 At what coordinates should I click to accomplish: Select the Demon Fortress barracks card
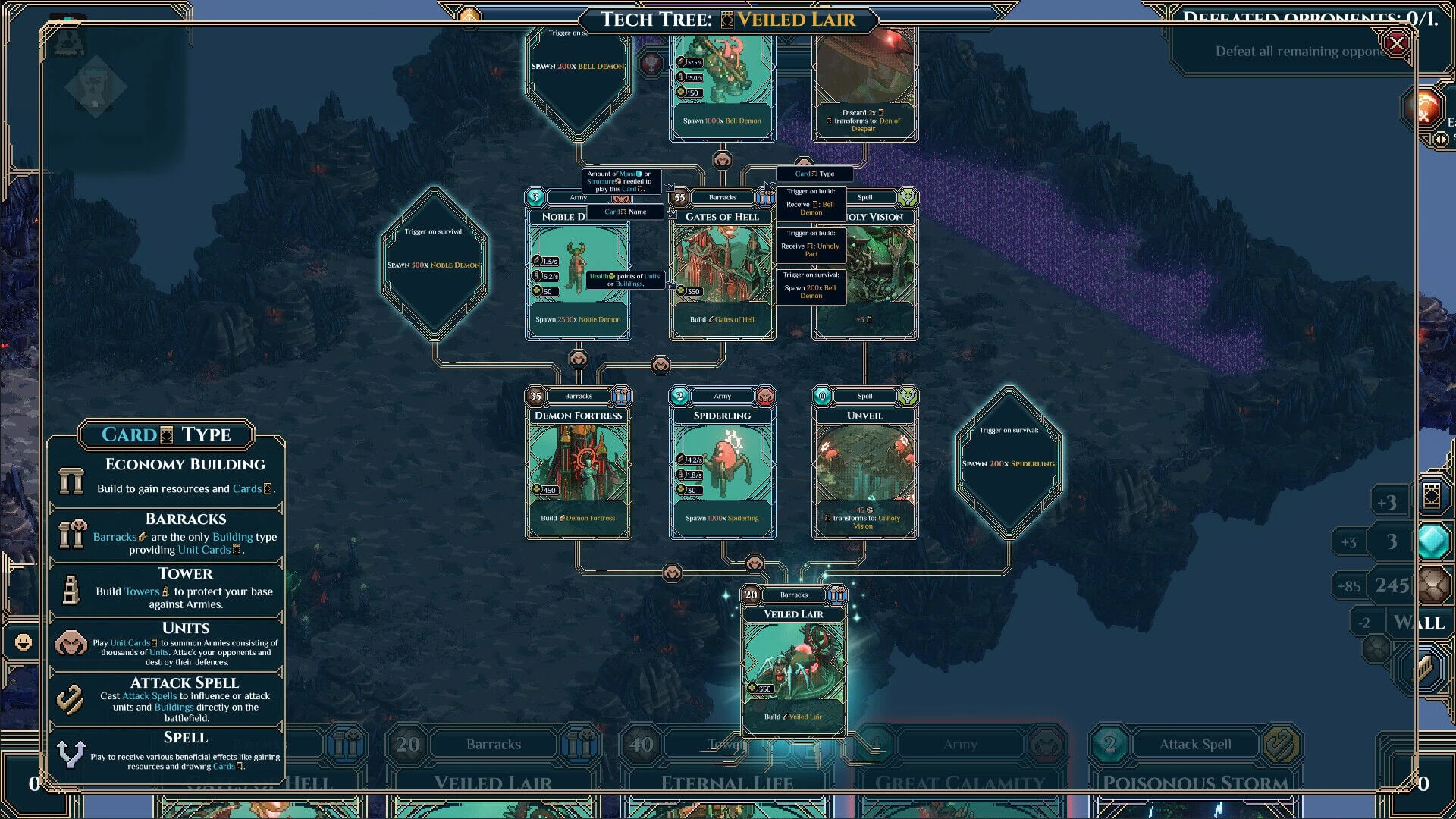tap(578, 464)
